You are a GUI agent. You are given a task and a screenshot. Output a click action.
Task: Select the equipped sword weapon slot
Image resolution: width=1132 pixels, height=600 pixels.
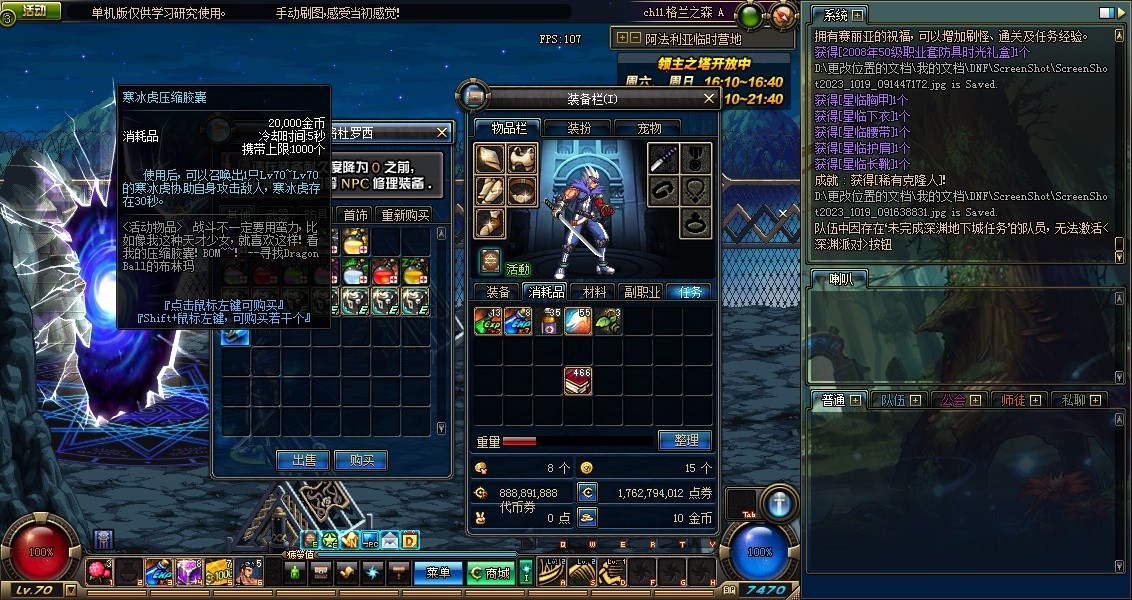tap(664, 159)
